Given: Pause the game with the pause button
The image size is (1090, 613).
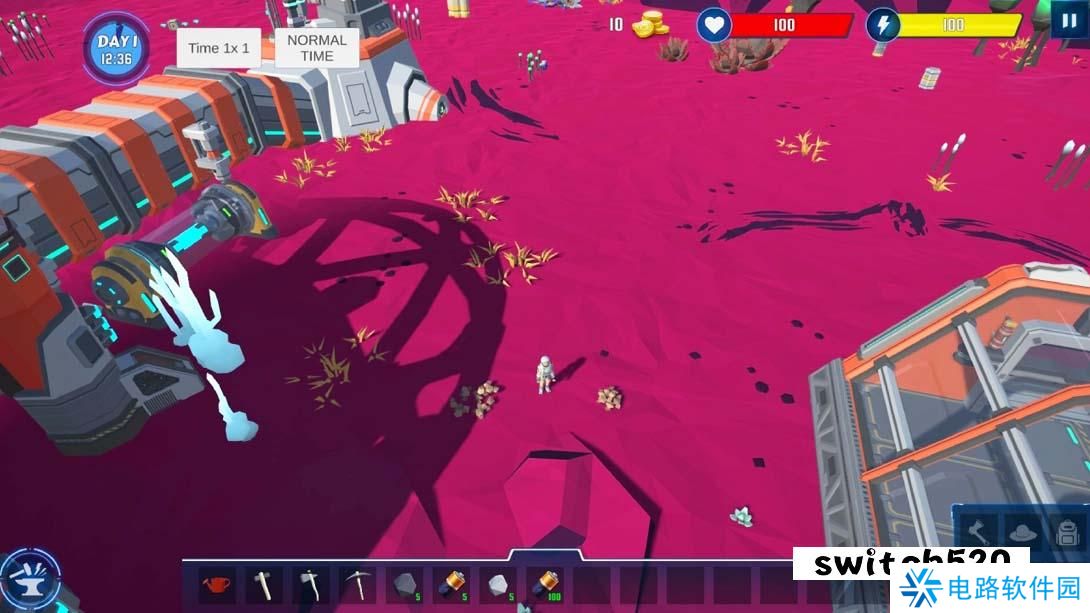Looking at the screenshot, I should 1069,20.
